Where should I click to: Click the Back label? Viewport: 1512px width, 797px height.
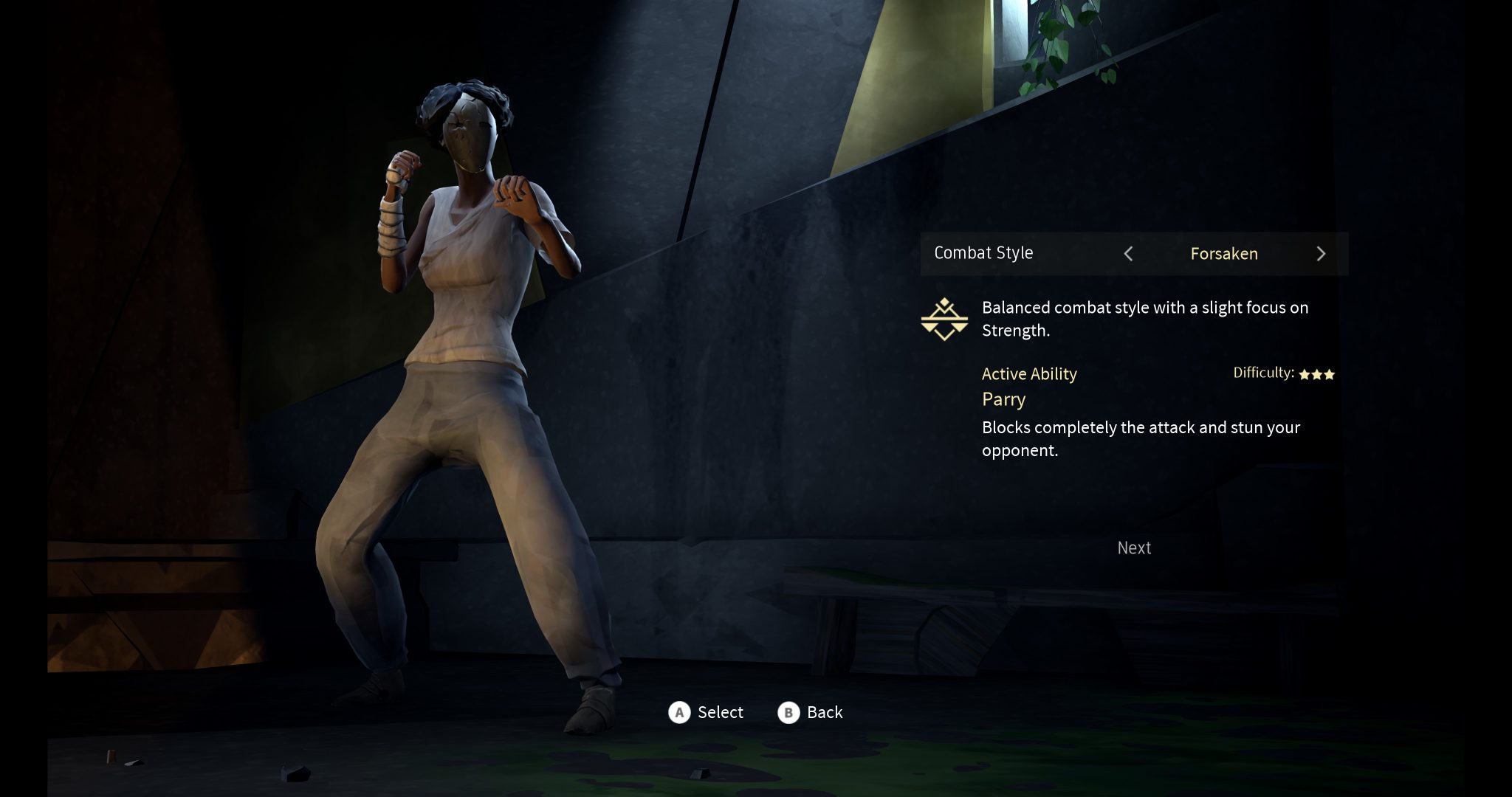tap(824, 712)
